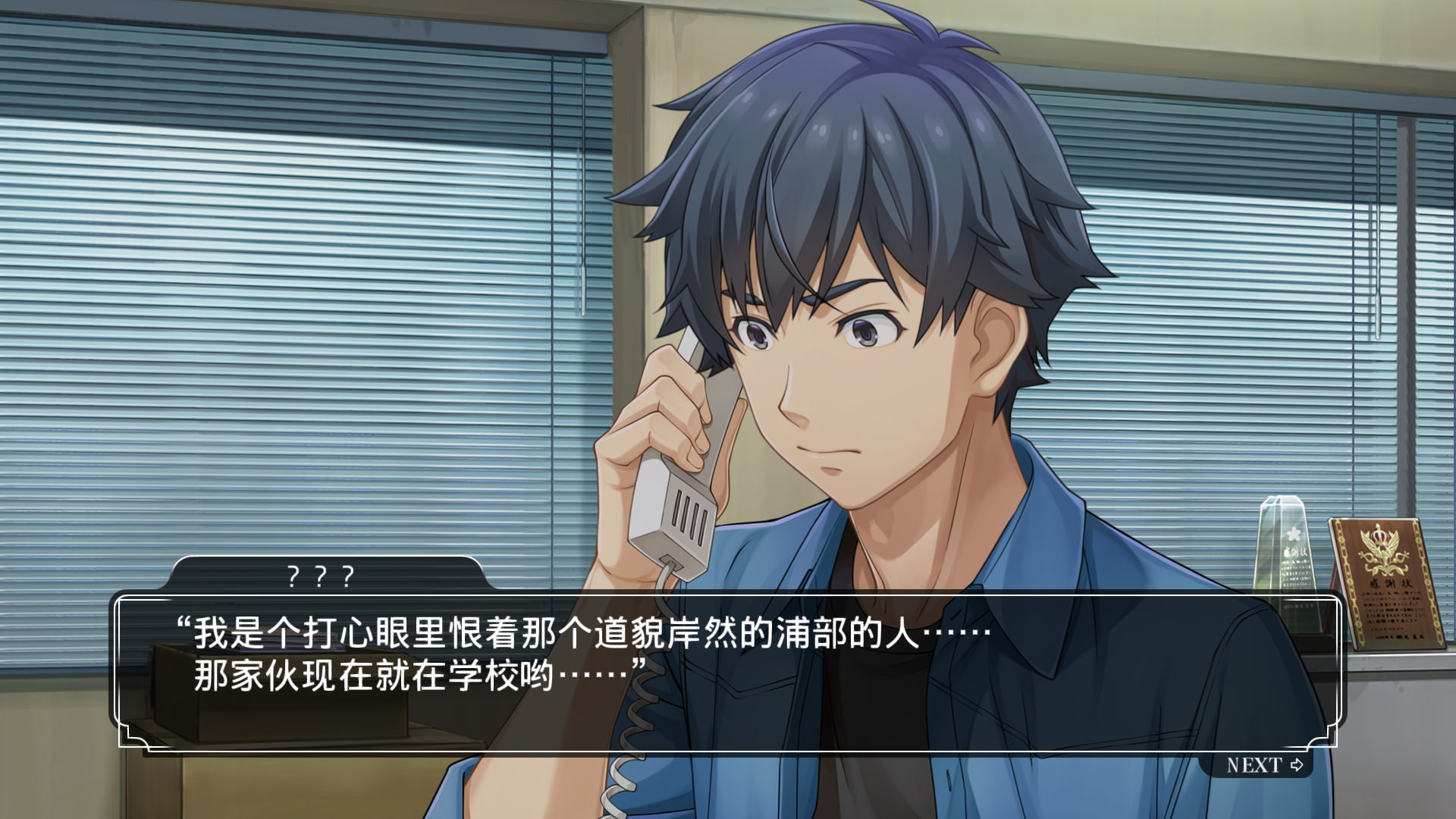Advance dialogue with the NEXT button
Image resolution: width=1456 pixels, height=819 pixels.
point(1263,765)
